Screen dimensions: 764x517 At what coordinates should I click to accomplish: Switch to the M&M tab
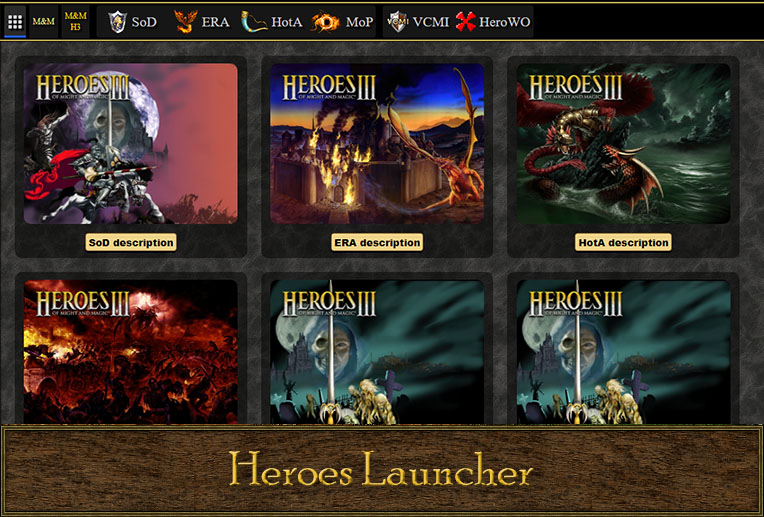43,21
